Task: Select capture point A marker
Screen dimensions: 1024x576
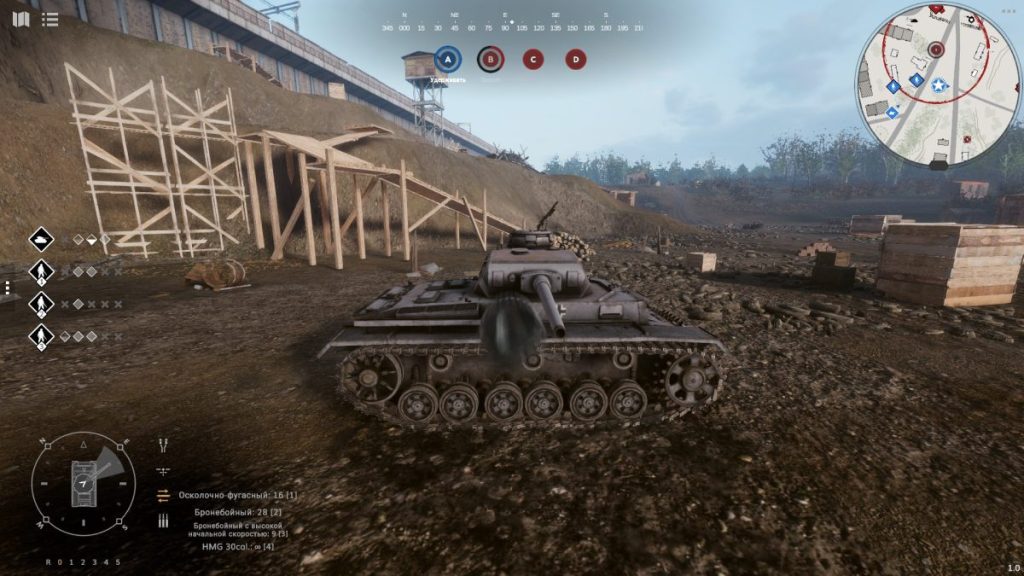Action: click(x=448, y=59)
